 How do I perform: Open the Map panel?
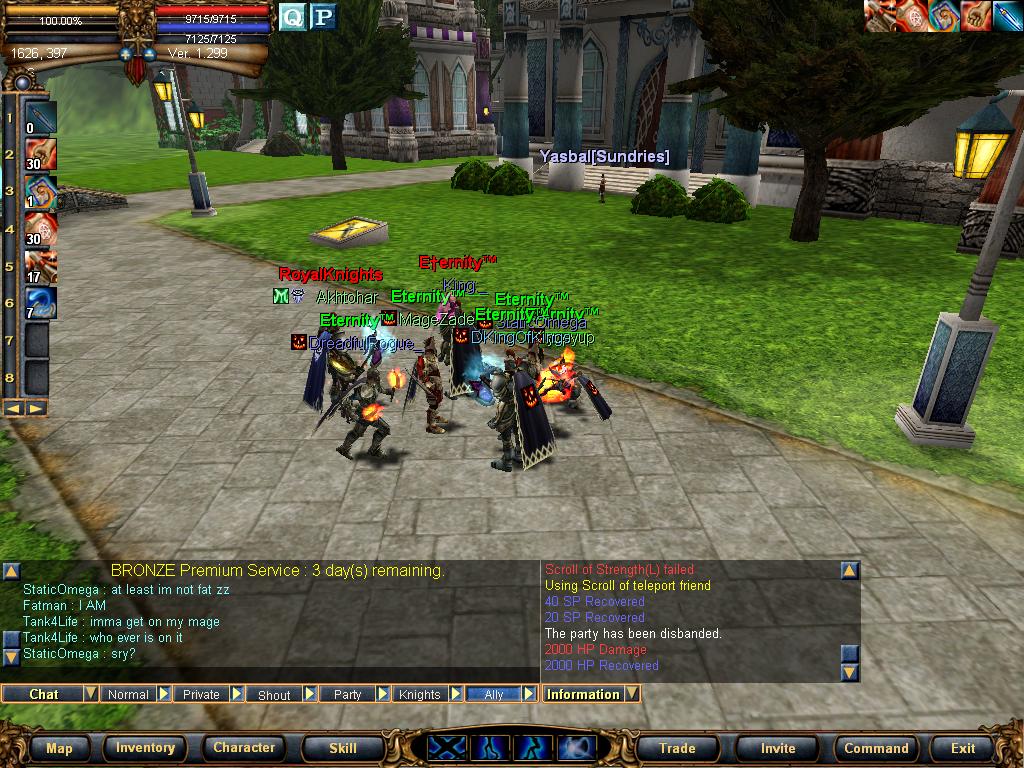click(59, 748)
